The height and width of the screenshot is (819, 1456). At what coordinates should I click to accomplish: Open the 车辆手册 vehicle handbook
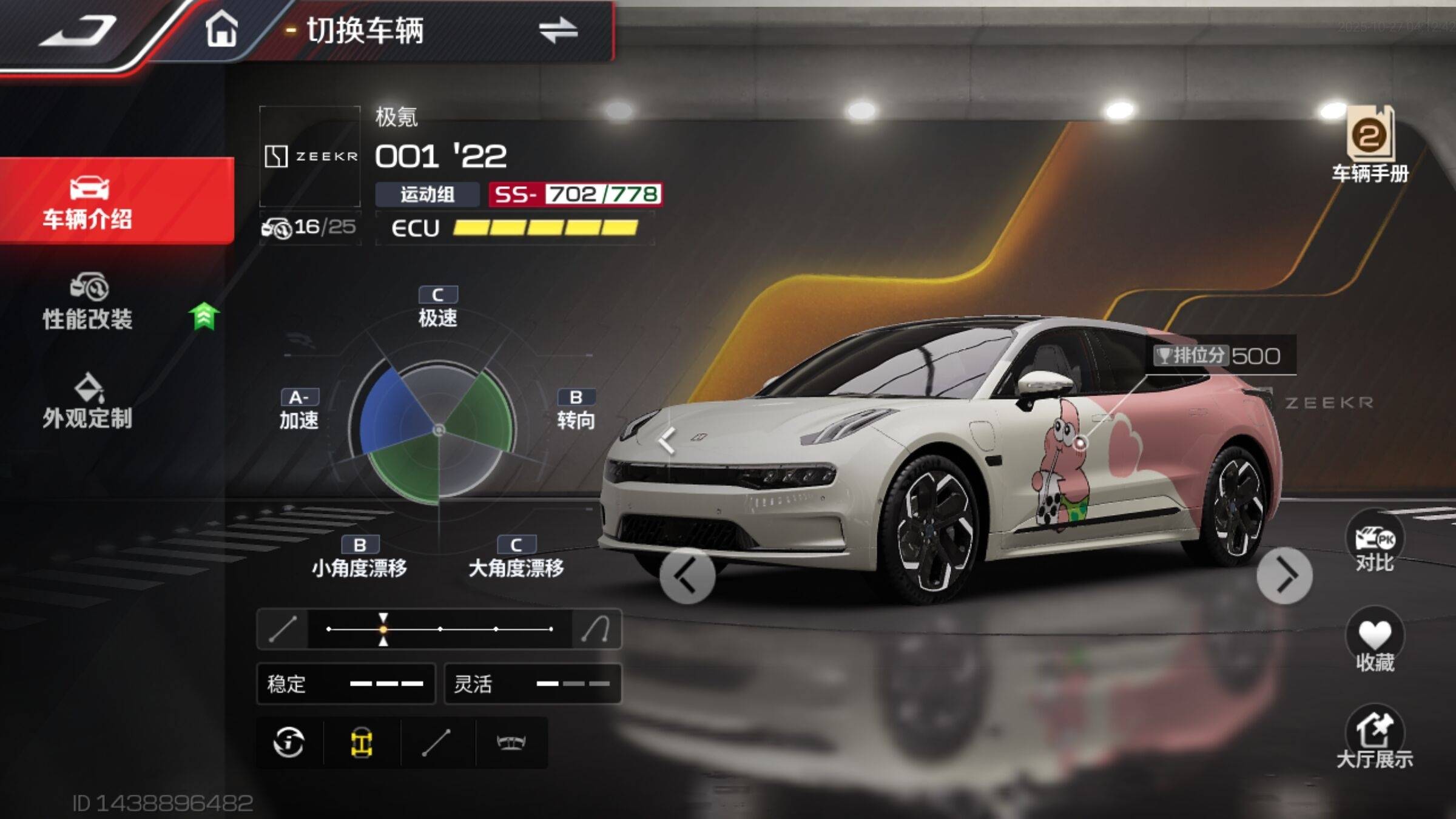[x=1370, y=146]
